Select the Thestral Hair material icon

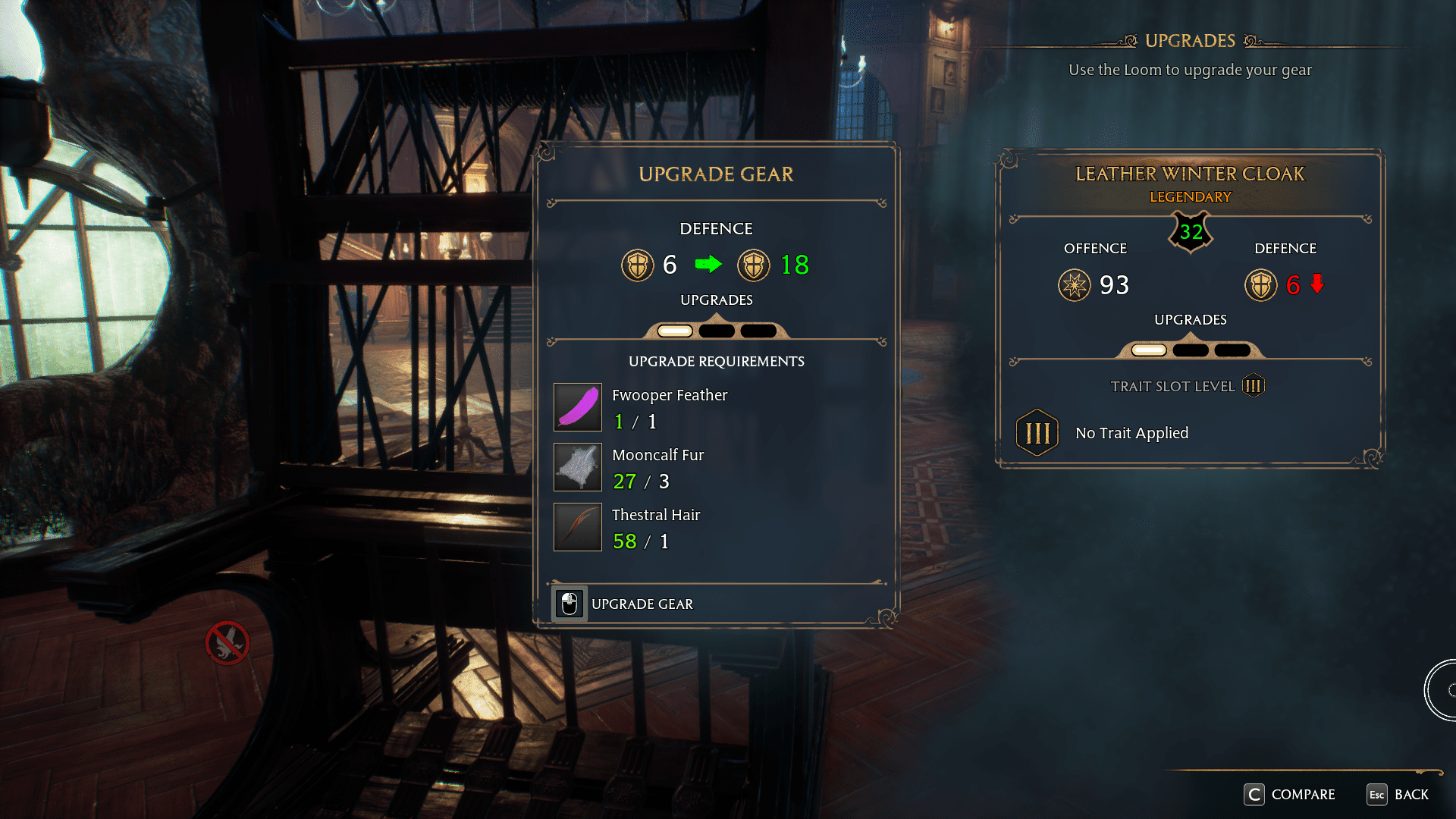coord(577,526)
